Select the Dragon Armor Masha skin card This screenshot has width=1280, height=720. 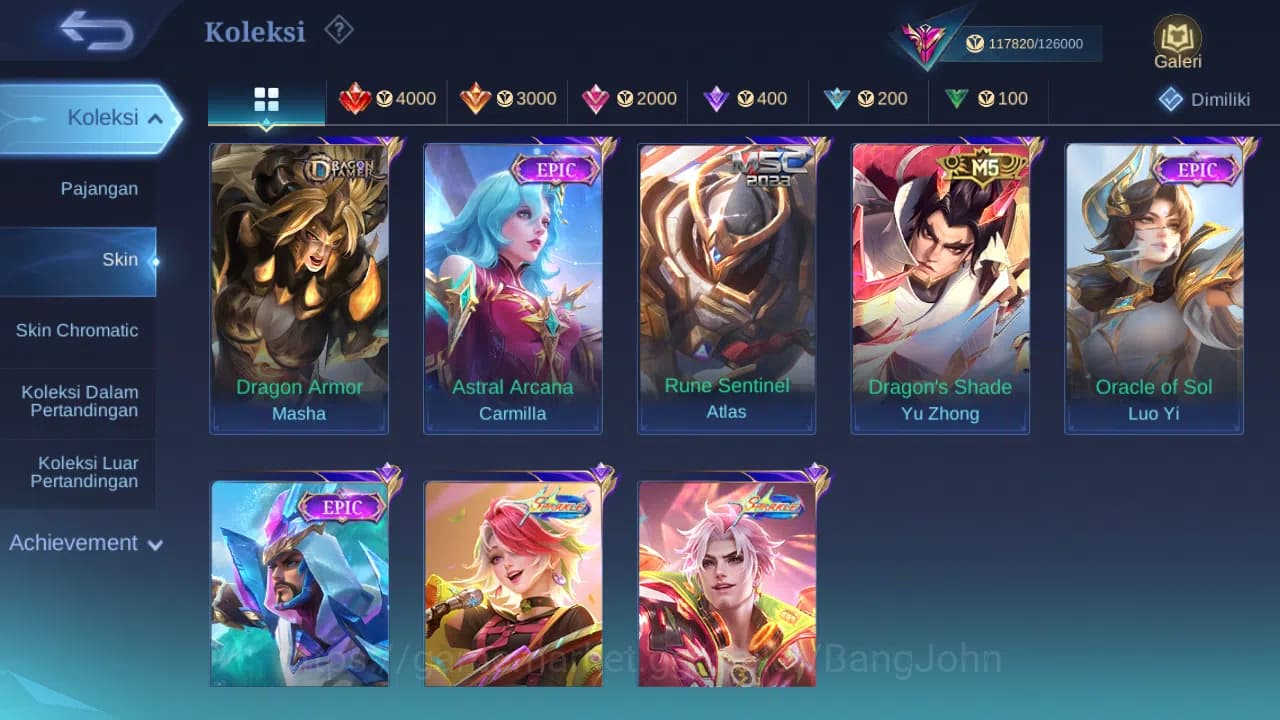[298, 288]
